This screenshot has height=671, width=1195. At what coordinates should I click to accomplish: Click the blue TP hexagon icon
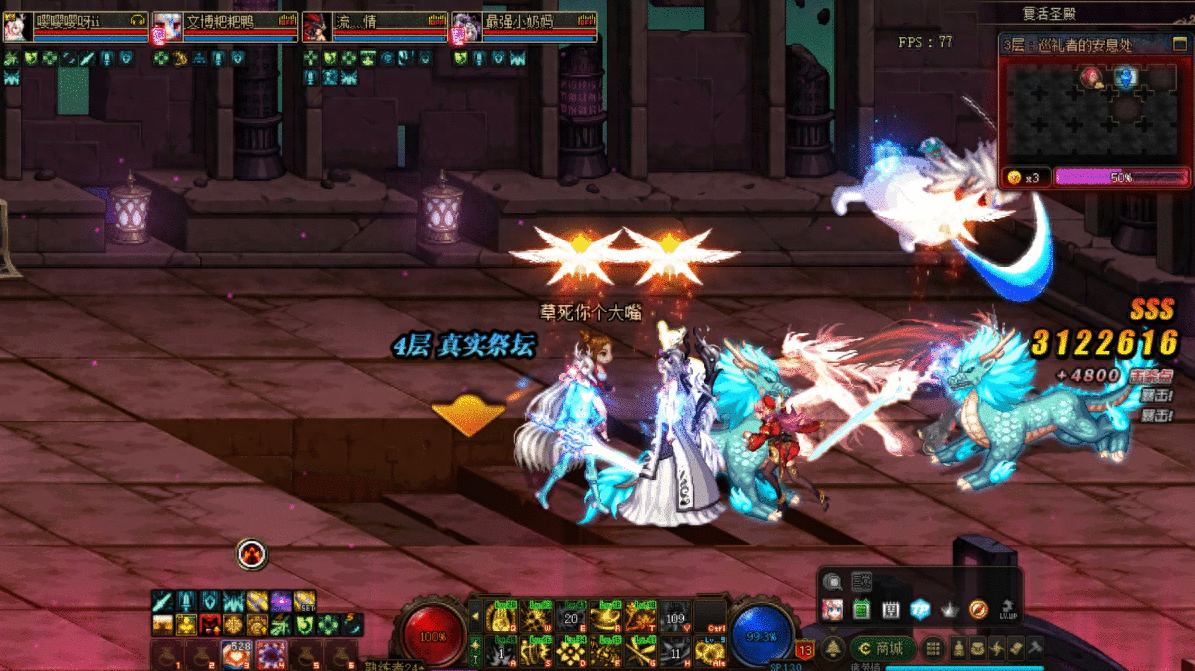coord(920,609)
